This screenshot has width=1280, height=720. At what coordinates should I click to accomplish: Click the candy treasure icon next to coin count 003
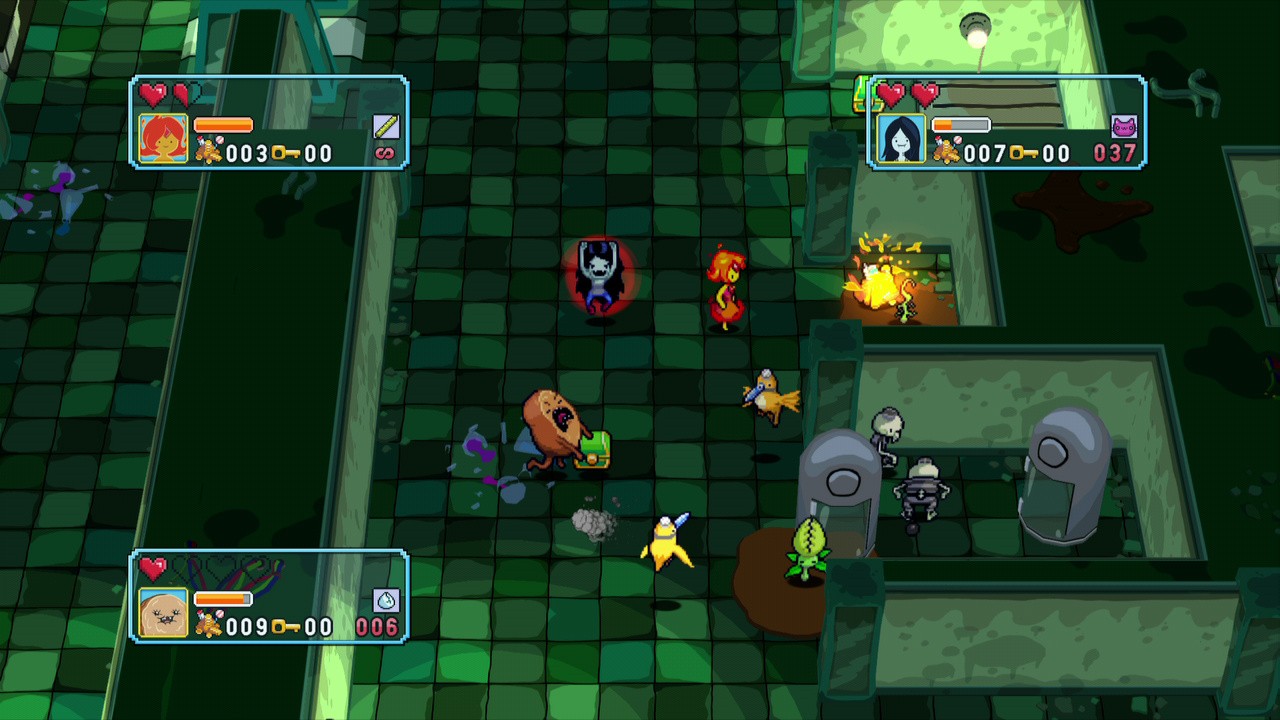pyautogui.click(x=210, y=150)
